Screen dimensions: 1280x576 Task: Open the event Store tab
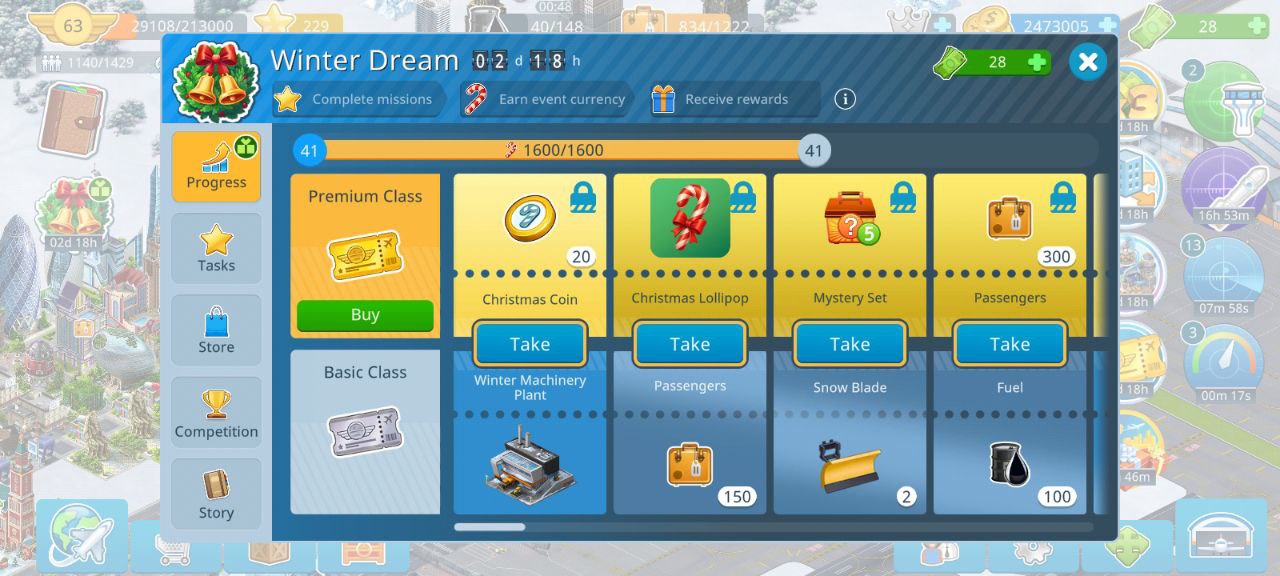pos(216,330)
